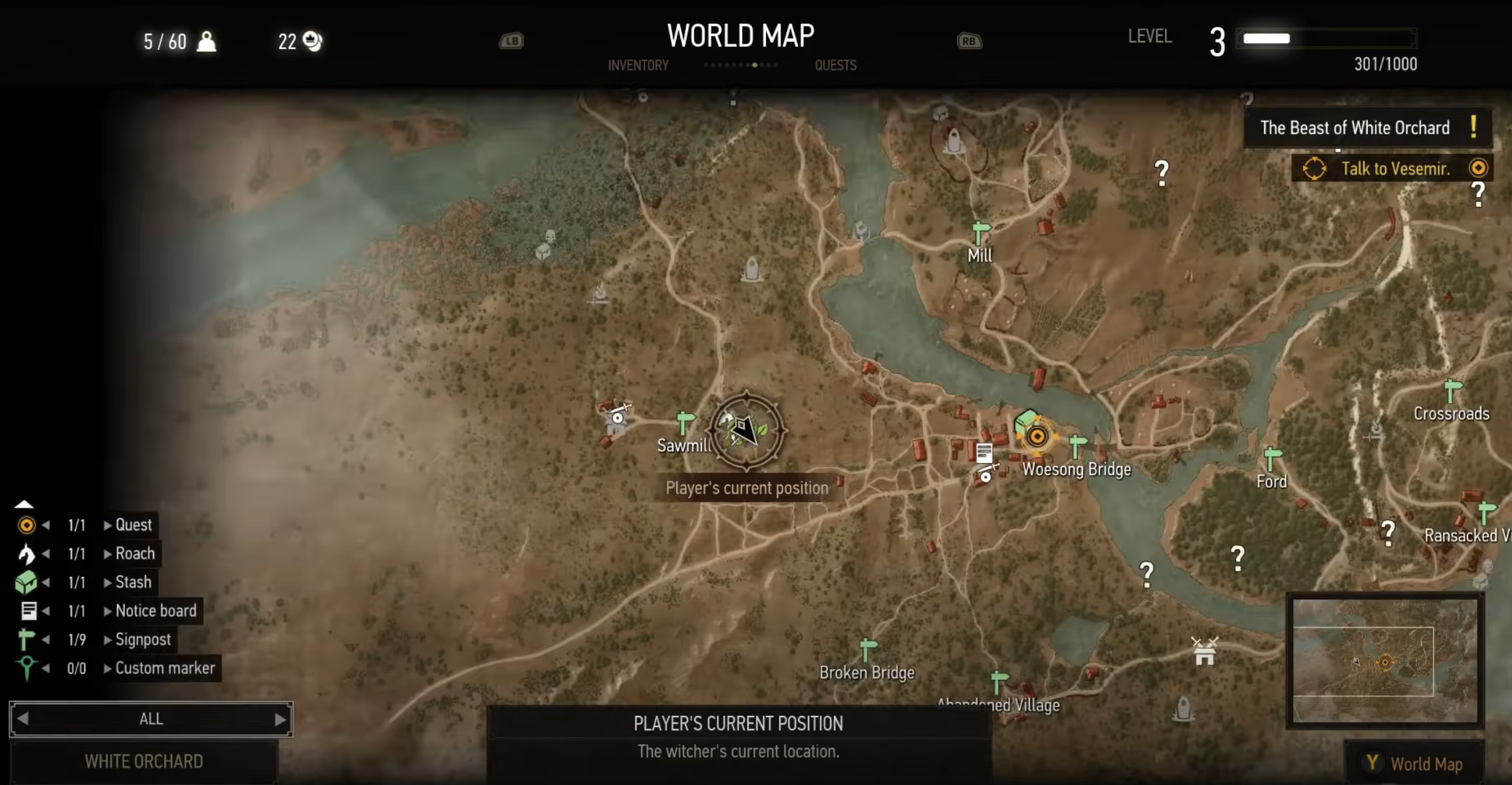
Task: Click the Ford signpost marker
Action: [1271, 458]
